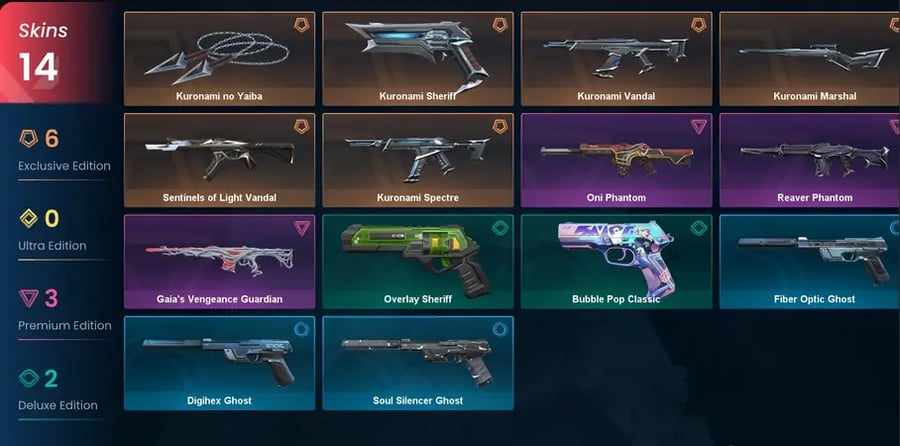Pick the Soul Silencer Ghost skin
Image resolution: width=900 pixels, height=446 pixels.
418,363
